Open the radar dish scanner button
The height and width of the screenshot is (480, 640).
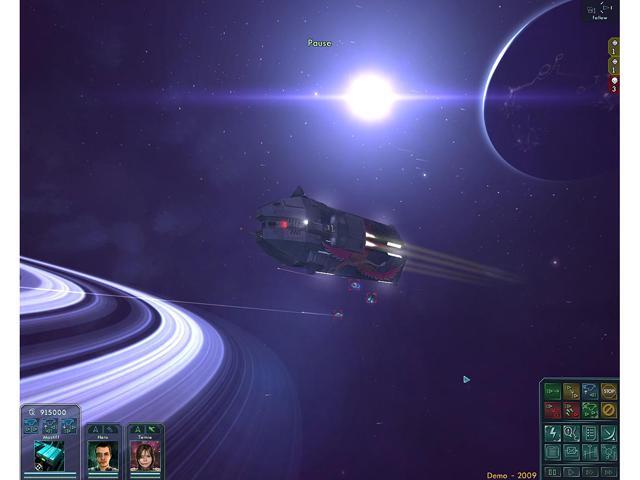609,433
